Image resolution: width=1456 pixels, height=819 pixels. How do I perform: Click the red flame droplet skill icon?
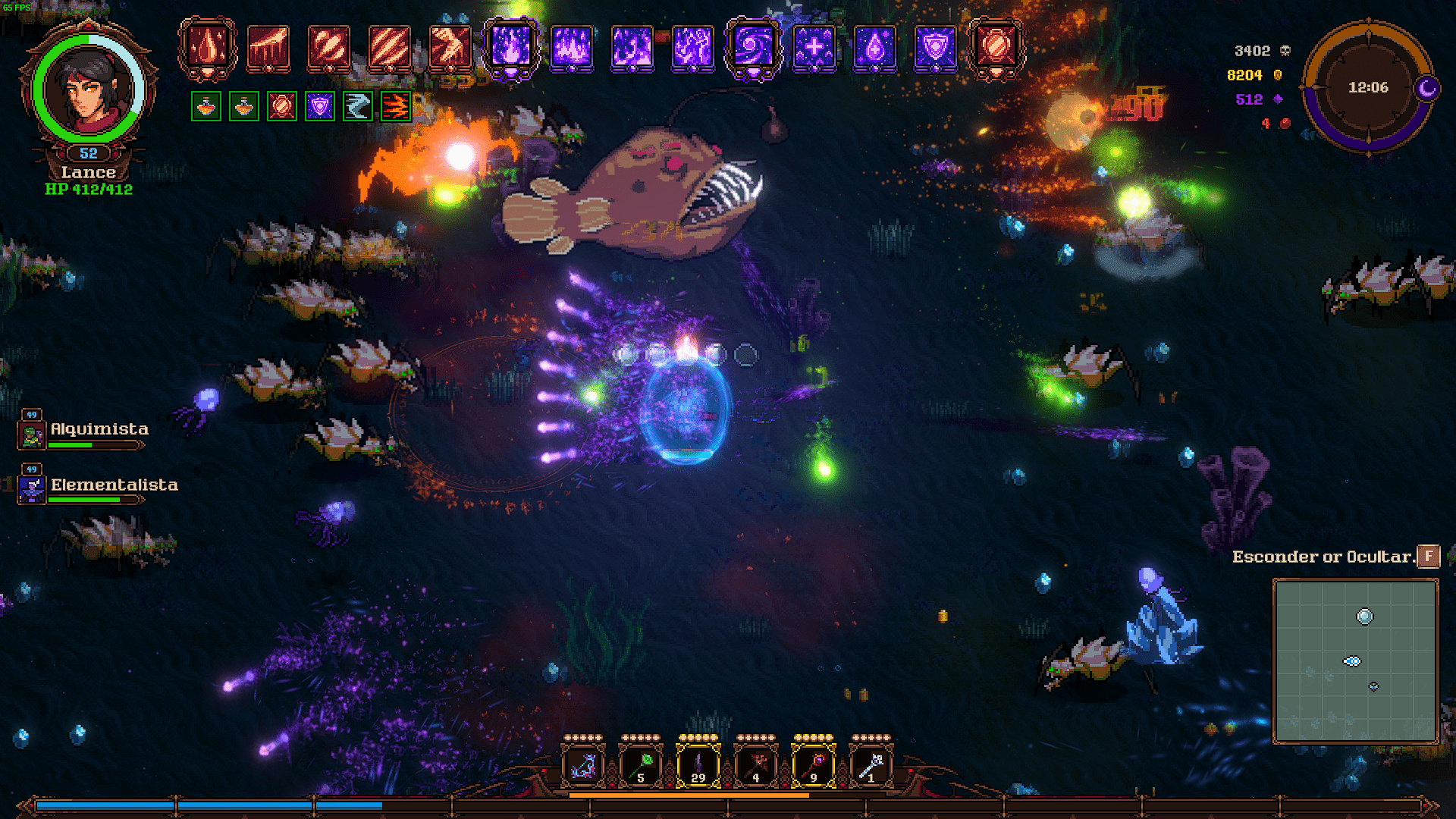(207, 48)
